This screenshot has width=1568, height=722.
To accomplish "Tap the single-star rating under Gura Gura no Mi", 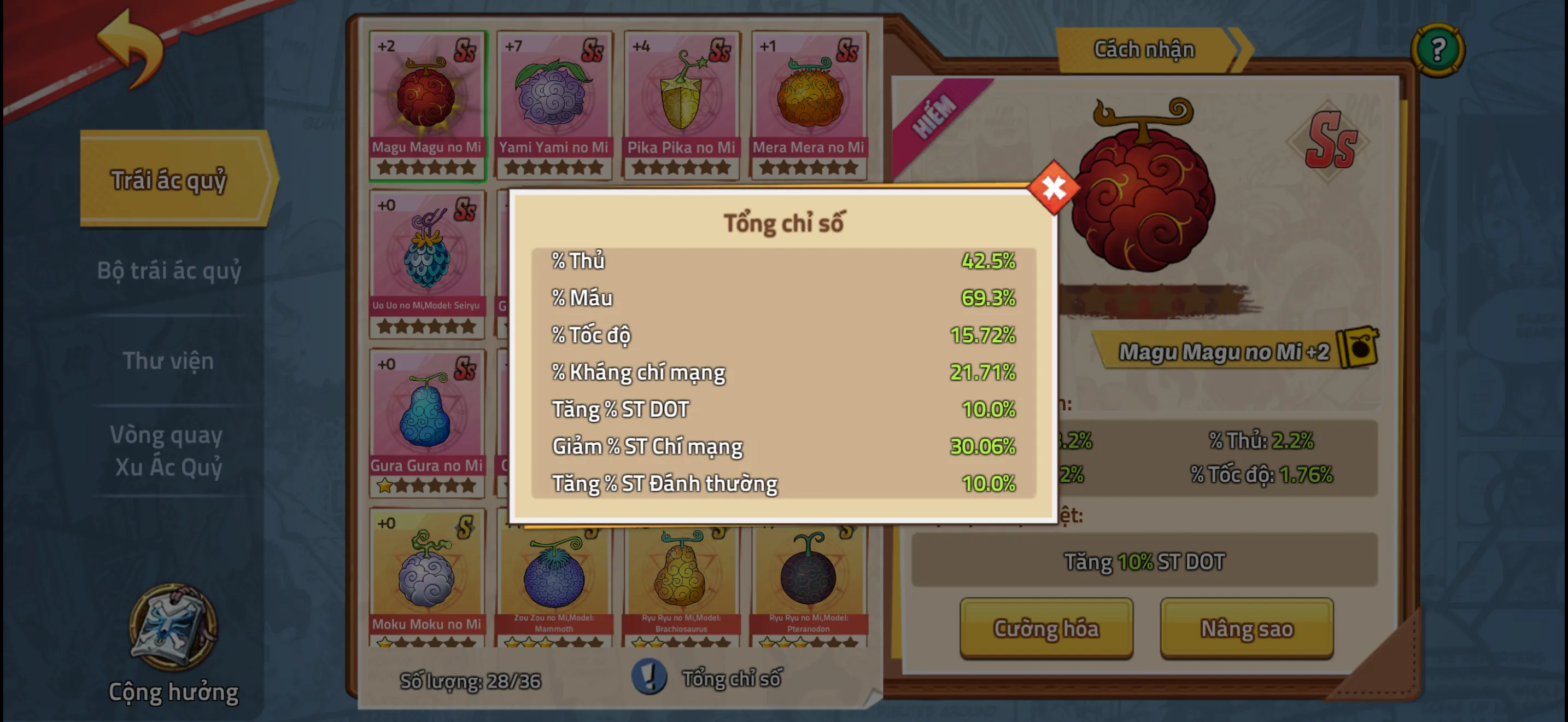I will point(385,487).
